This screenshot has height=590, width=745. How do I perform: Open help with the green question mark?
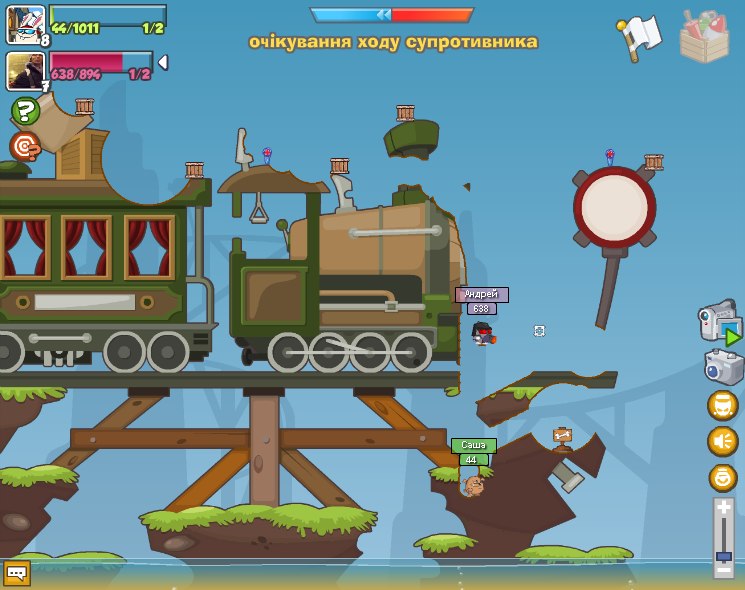[25, 110]
